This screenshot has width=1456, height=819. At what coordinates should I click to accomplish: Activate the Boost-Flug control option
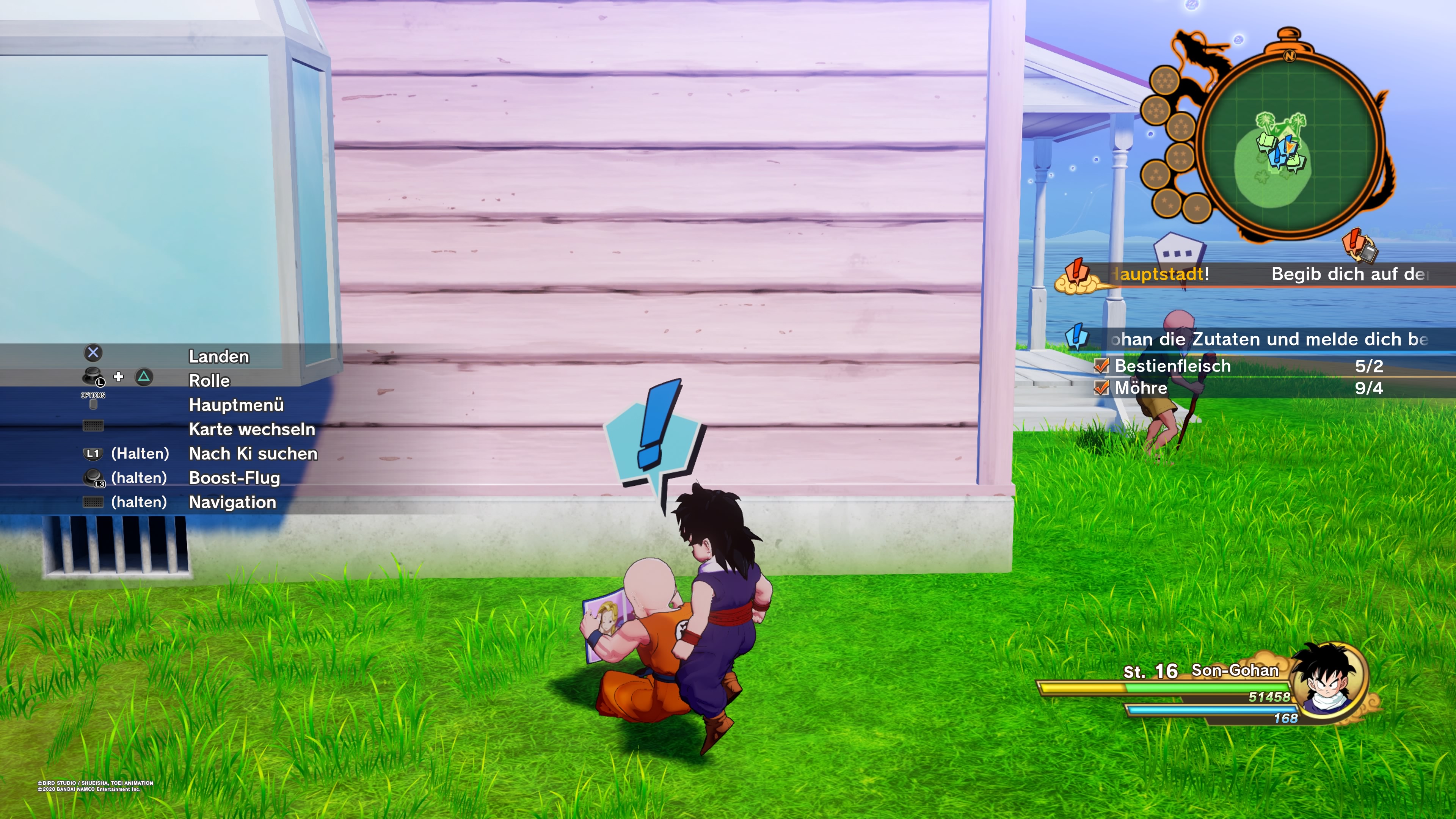tap(234, 478)
